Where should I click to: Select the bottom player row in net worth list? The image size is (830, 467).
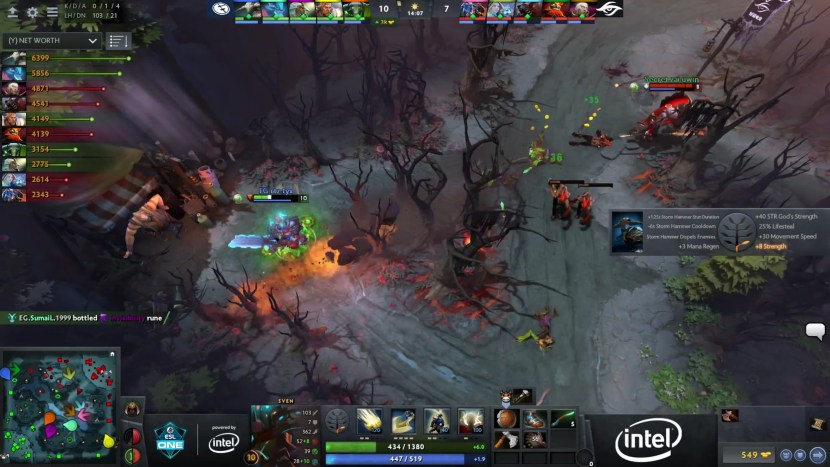pyautogui.click(x=60, y=194)
